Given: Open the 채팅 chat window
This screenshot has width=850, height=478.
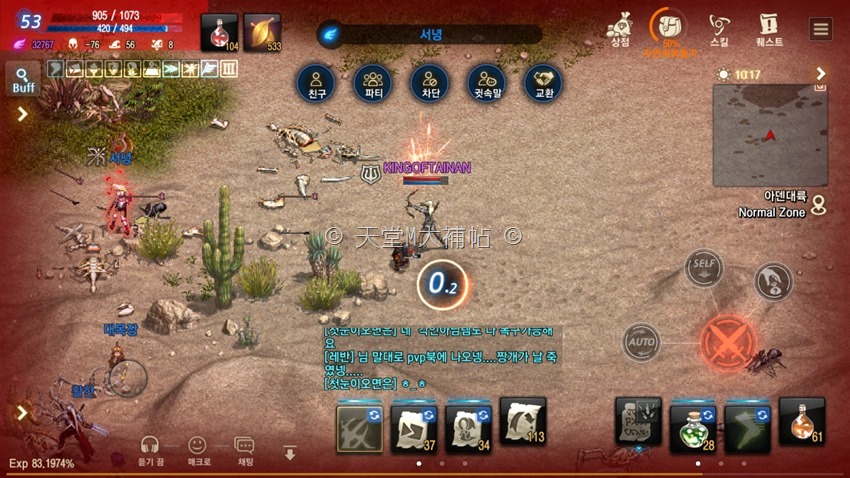Looking at the screenshot, I should point(244,450).
